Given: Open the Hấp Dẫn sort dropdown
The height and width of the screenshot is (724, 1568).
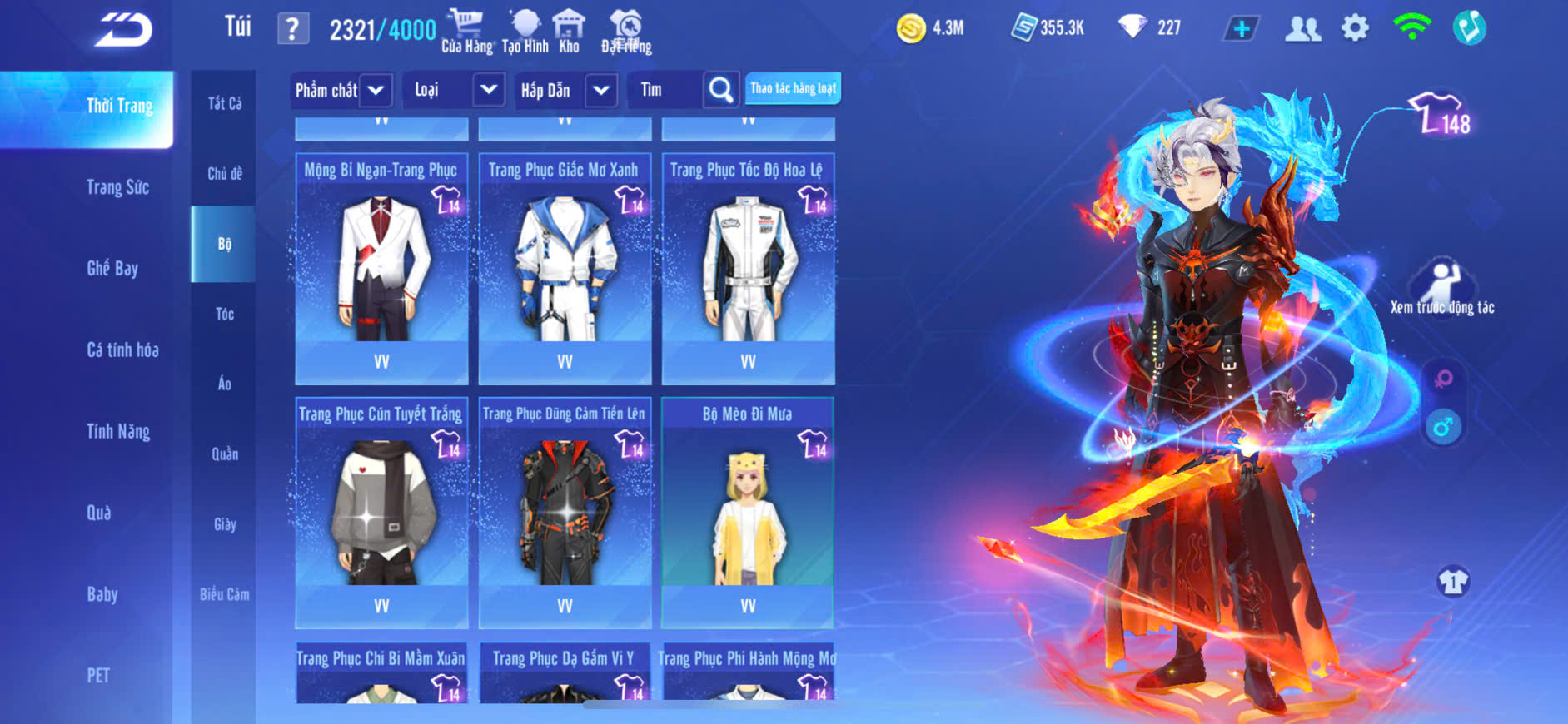Looking at the screenshot, I should point(601,90).
